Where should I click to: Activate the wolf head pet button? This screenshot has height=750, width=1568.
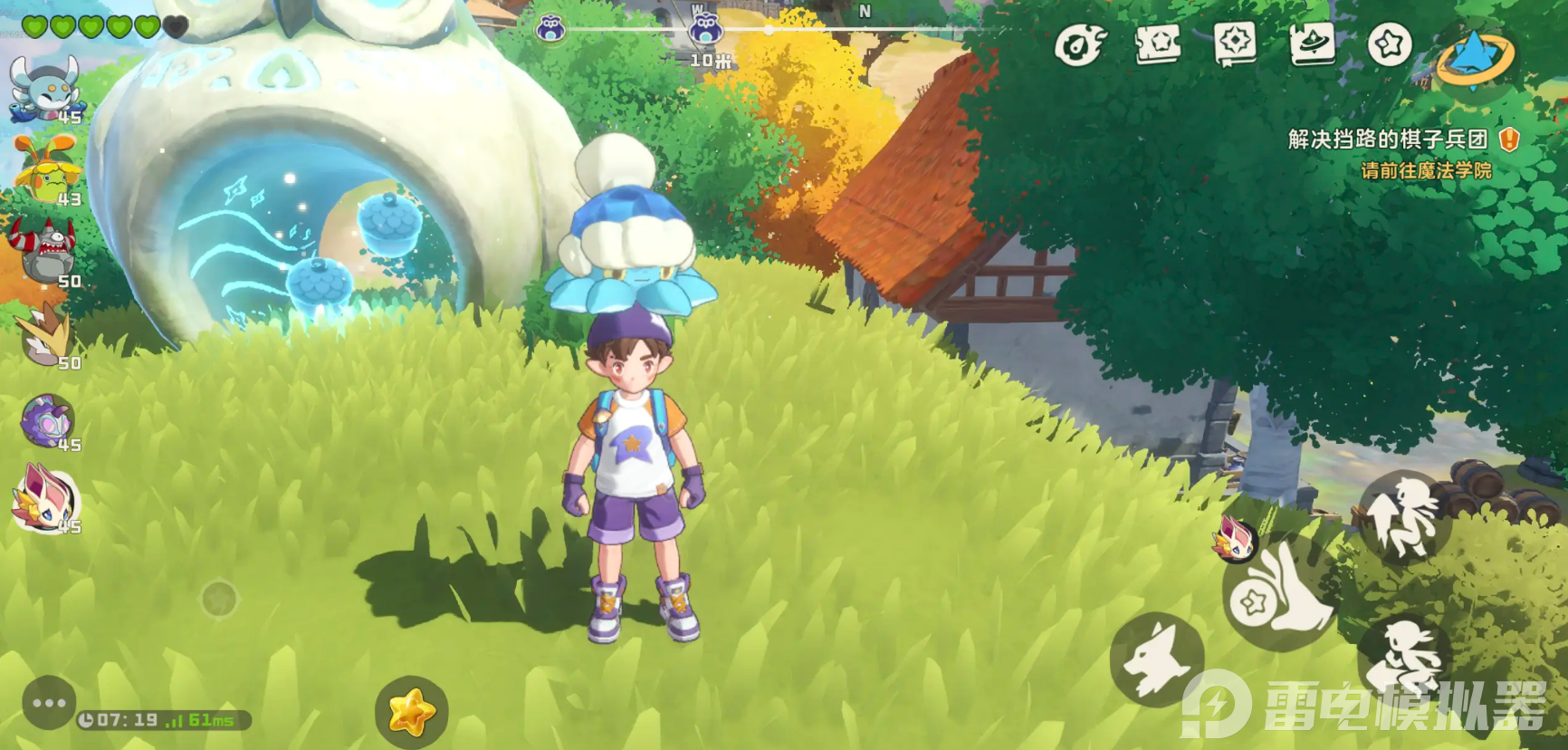(1156, 659)
